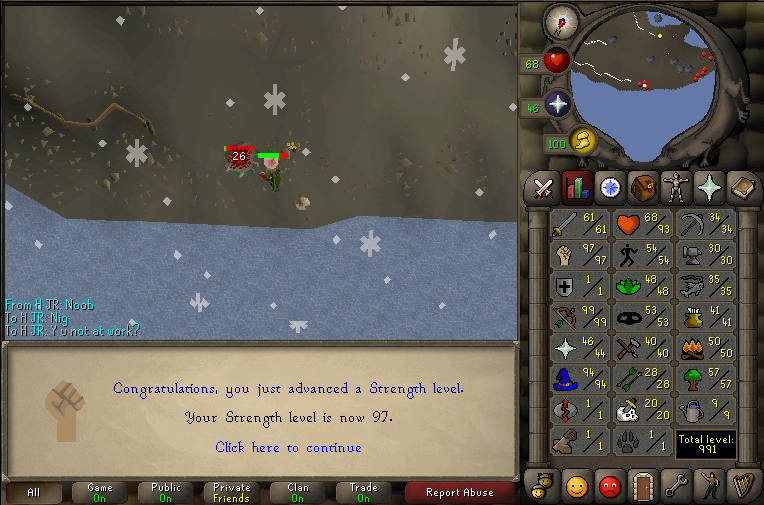The height and width of the screenshot is (505, 764).
Task: Open the Worn Equipment tab
Action: [x=676, y=187]
